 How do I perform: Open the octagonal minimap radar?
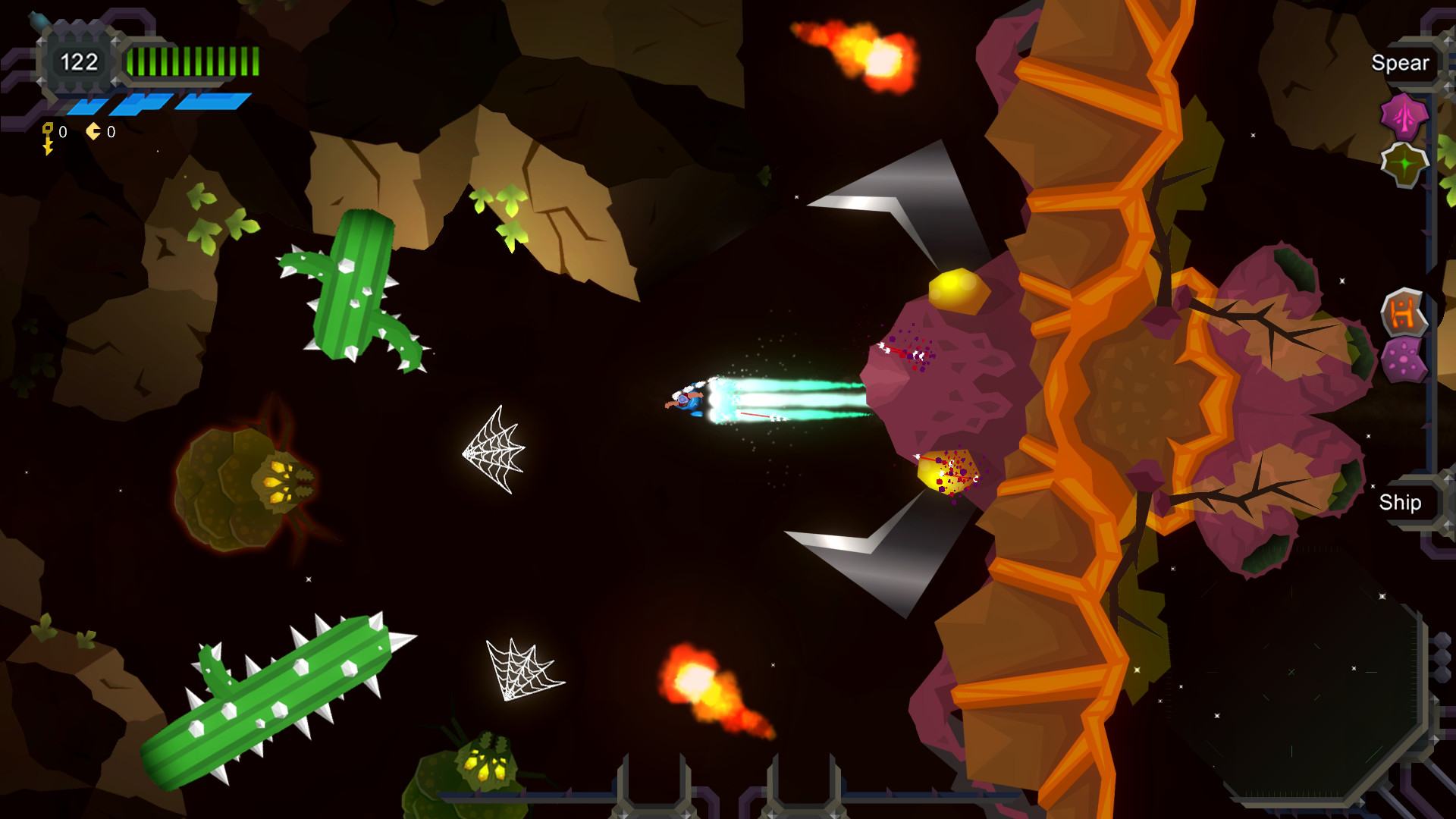tap(1293, 672)
